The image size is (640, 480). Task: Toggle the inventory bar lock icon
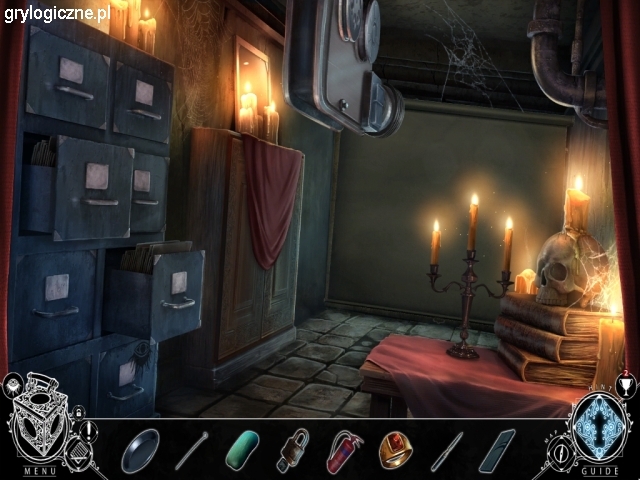tap(78, 412)
